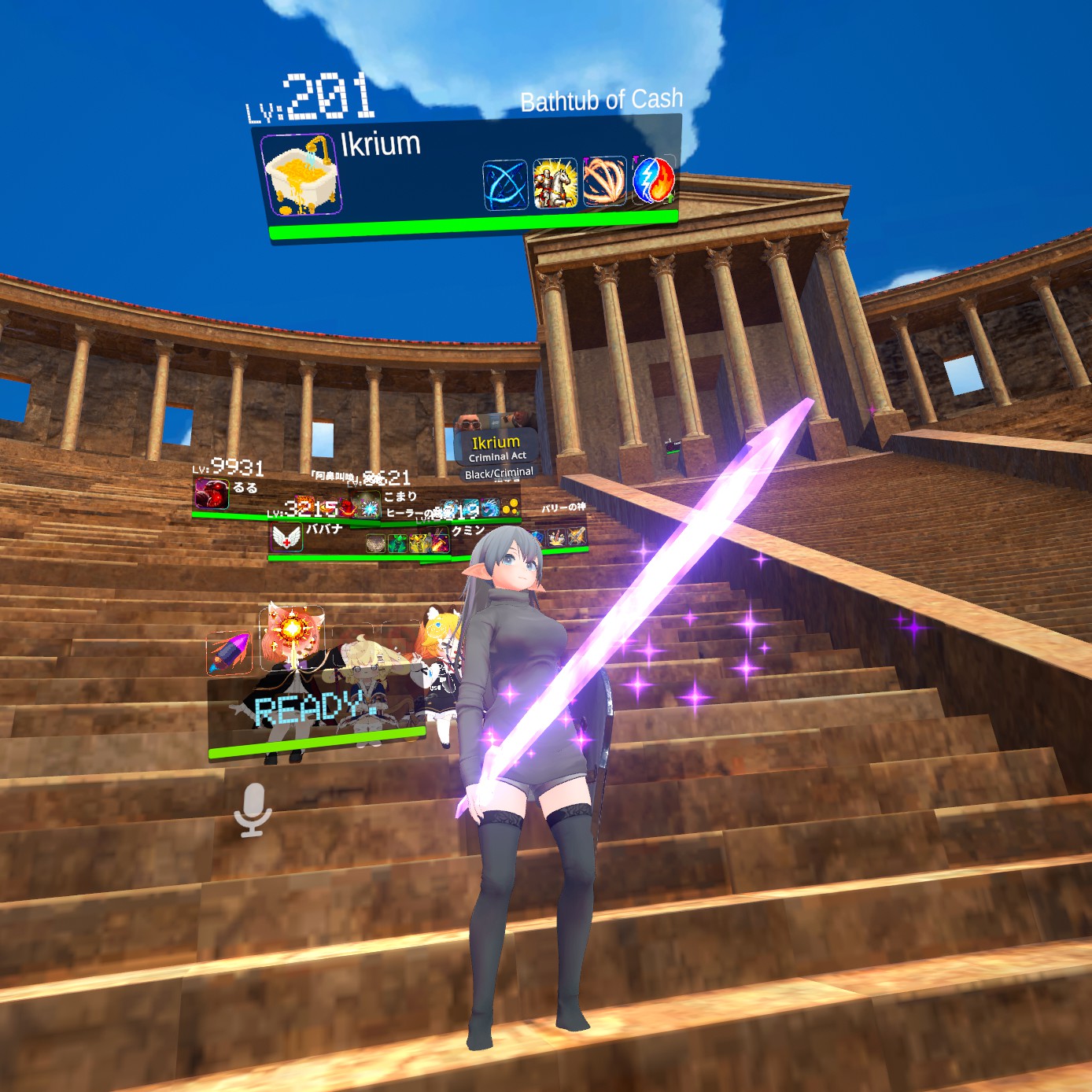The image size is (1092, 1092).
Task: Select the purple rocket skill icon
Action: tap(229, 652)
